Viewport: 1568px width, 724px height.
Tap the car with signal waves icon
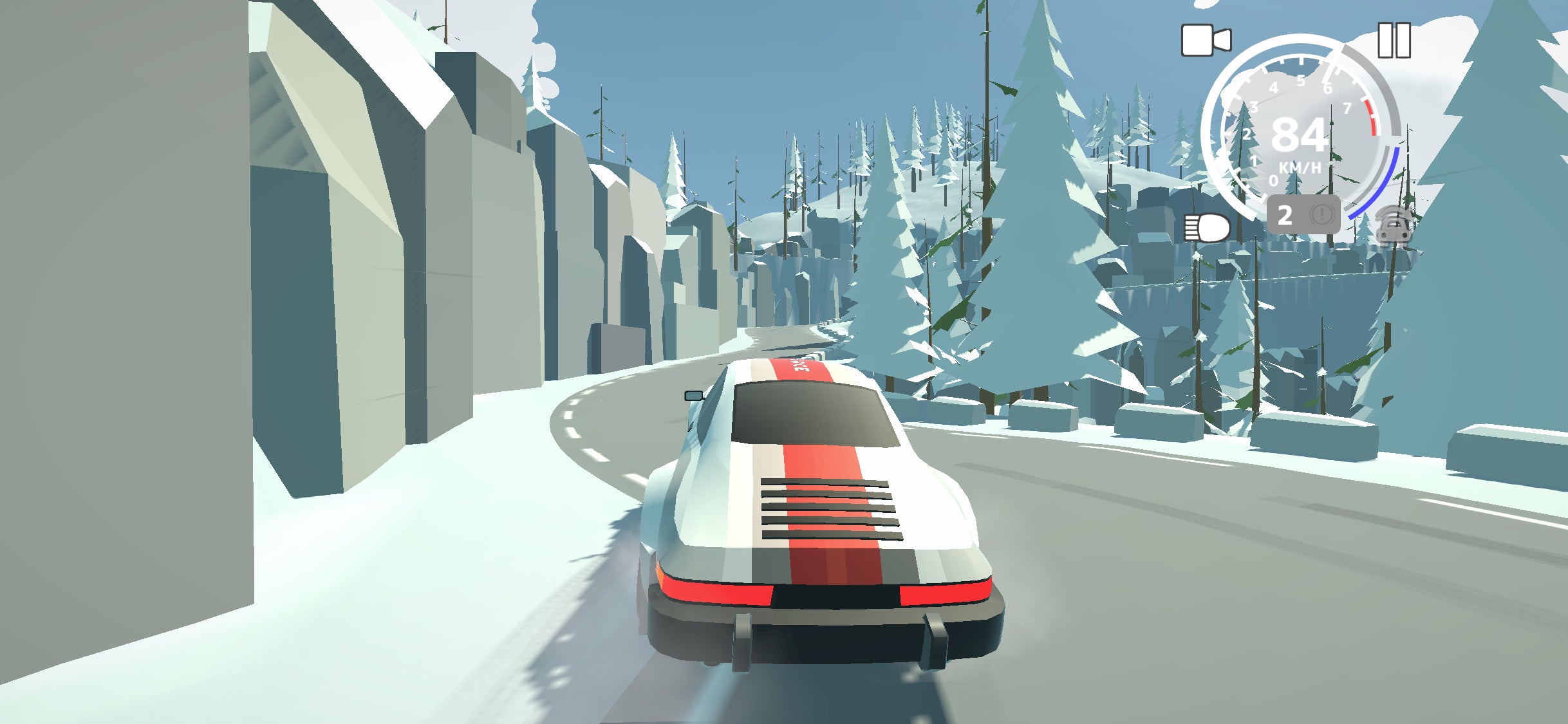pos(1394,225)
